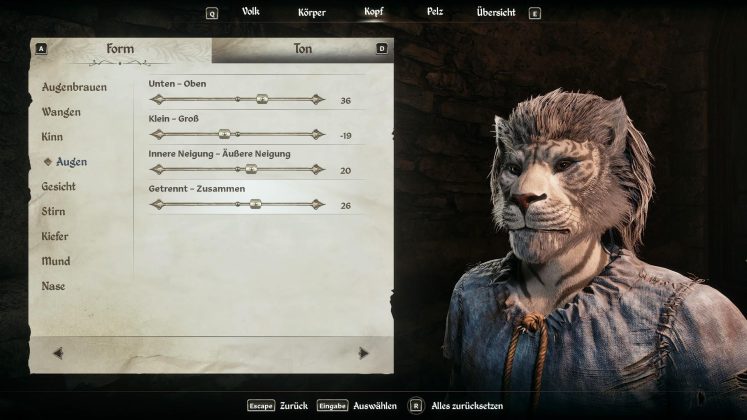
Task: Go to the Pelz tab
Action: point(435,12)
